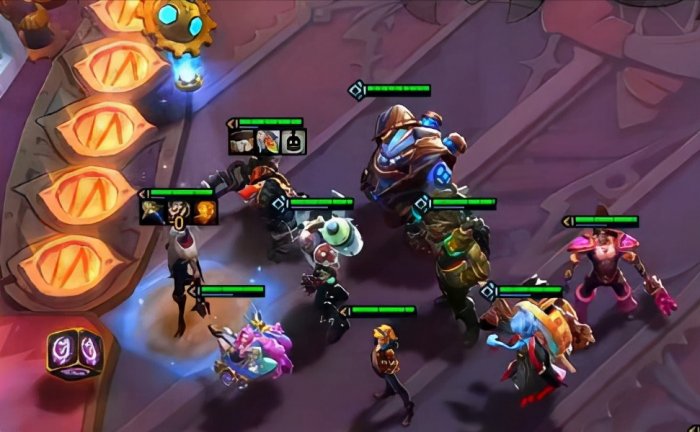Click the red-orange gem item icon
The height and width of the screenshot is (432, 700).
(x=267, y=142)
